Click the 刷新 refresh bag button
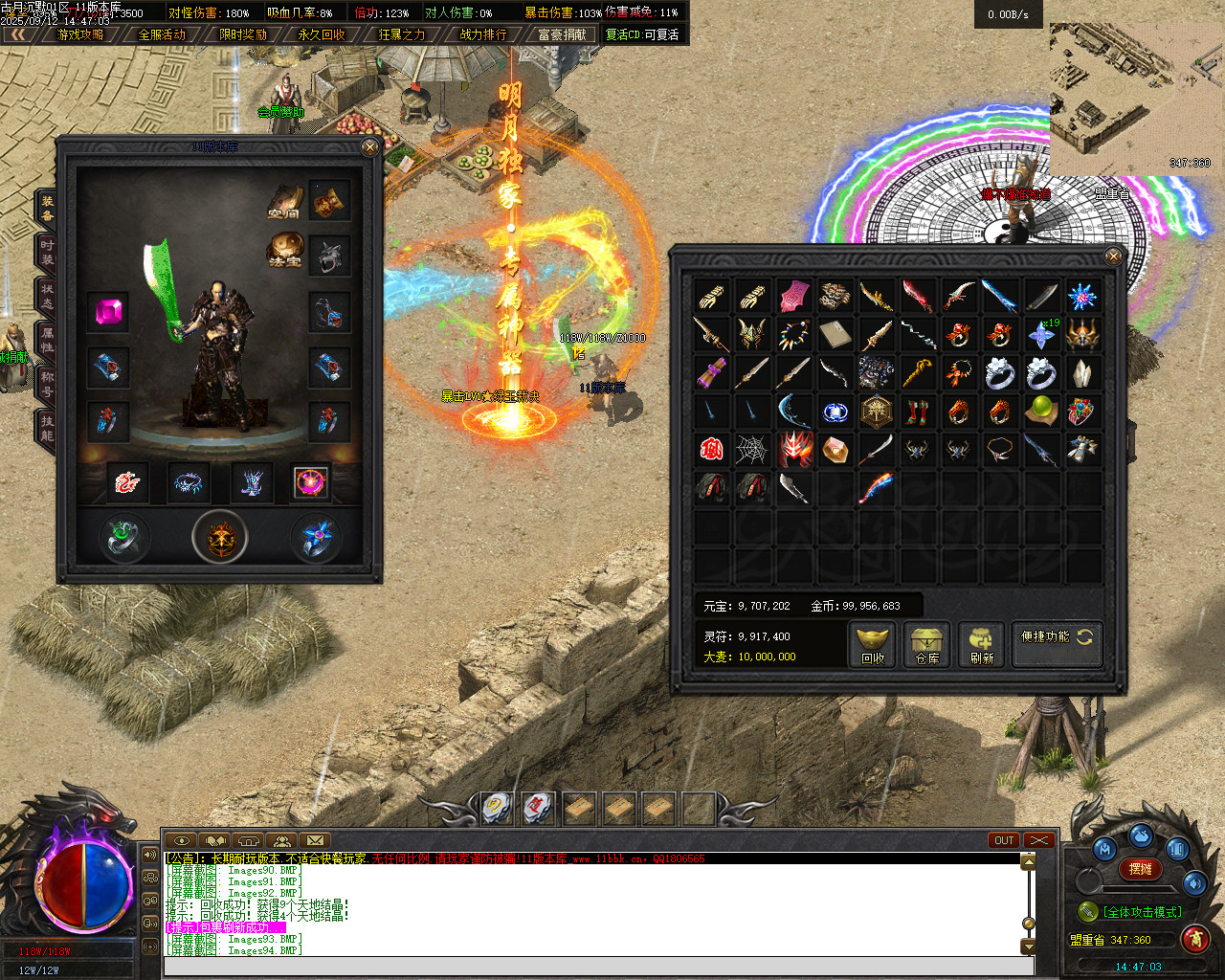This screenshot has width=1225, height=980. click(982, 645)
